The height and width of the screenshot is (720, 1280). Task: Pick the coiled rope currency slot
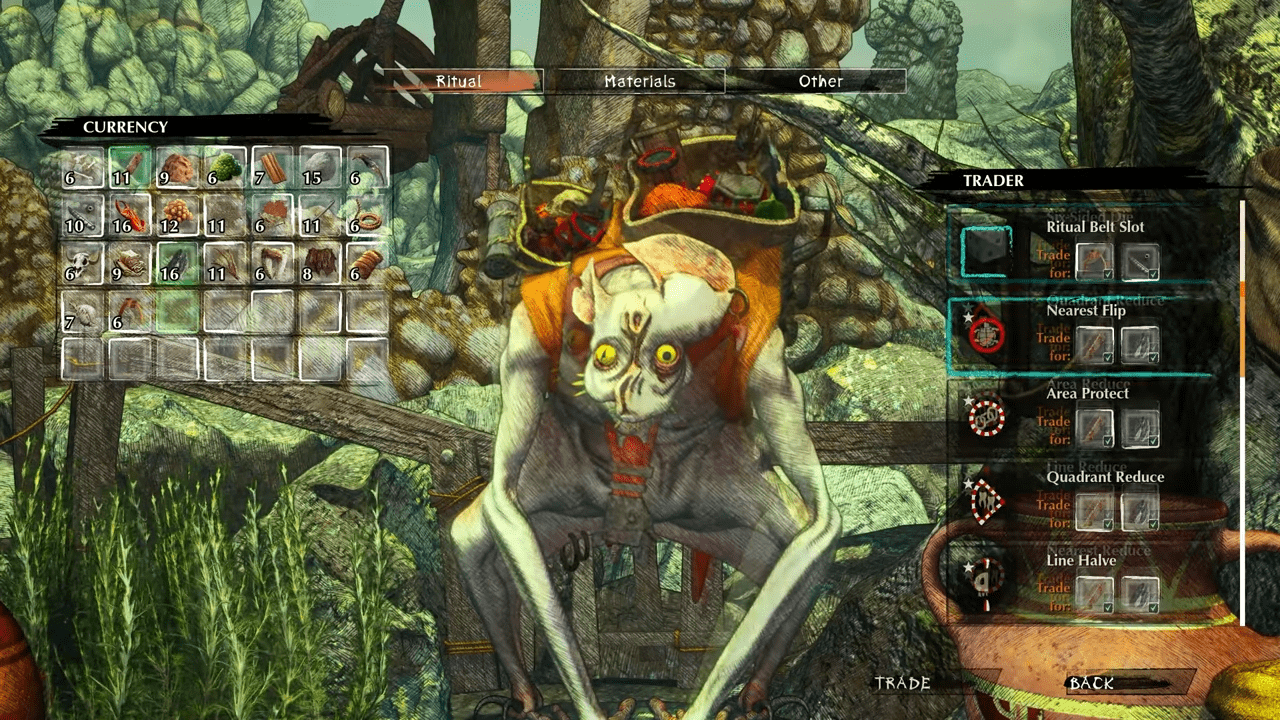[x=369, y=215]
